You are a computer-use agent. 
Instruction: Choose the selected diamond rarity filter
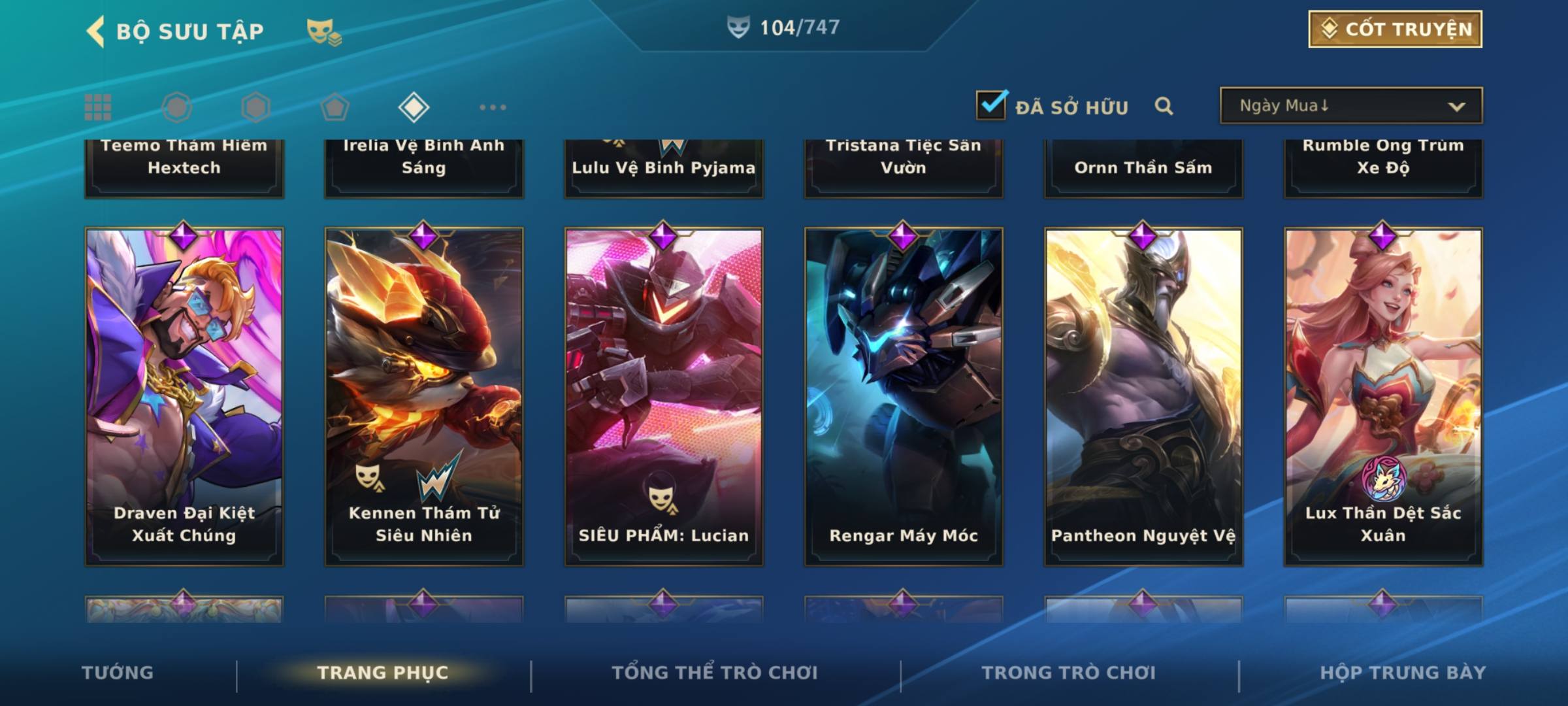coord(414,107)
